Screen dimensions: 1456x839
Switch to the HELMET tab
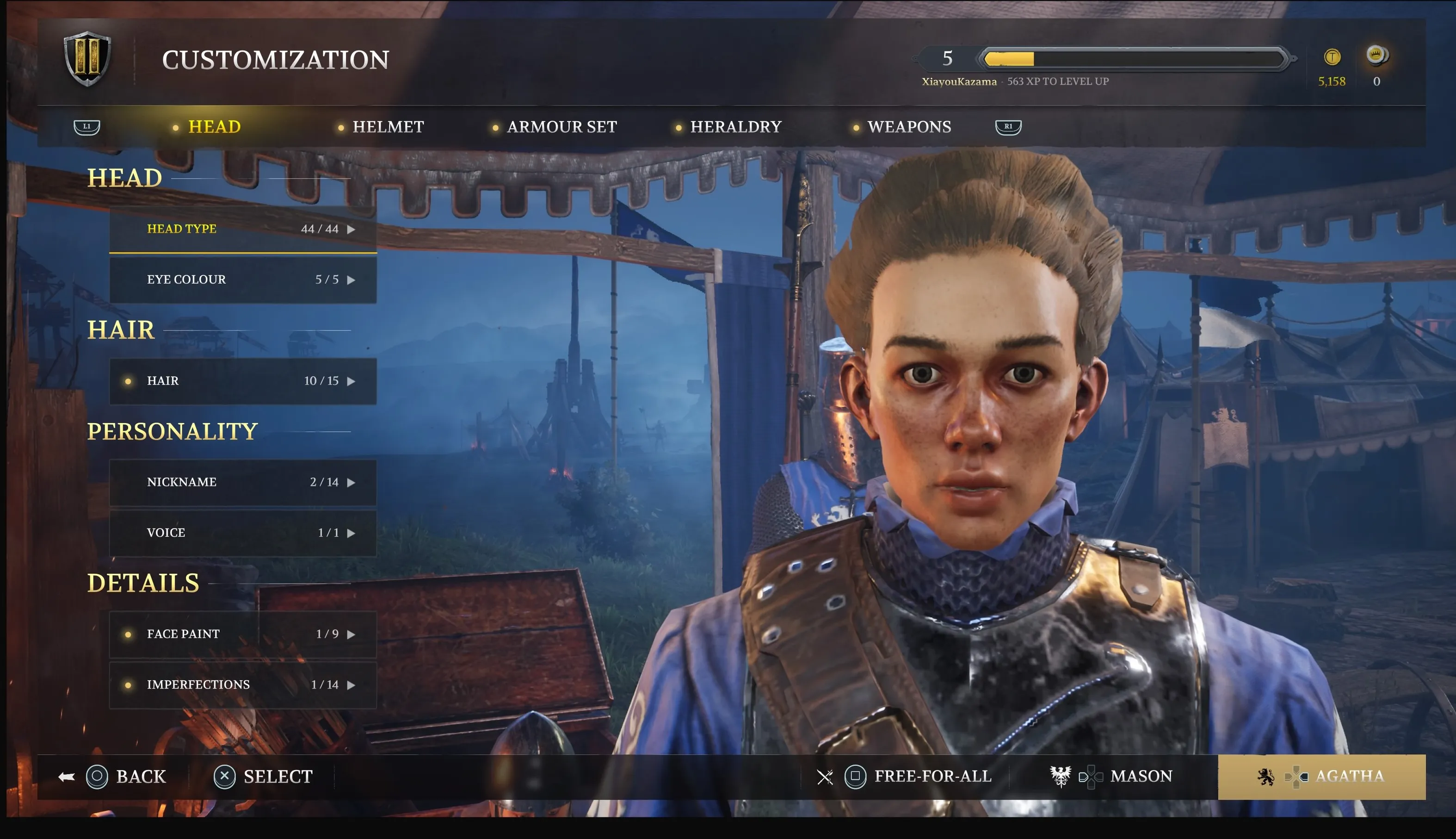click(388, 127)
